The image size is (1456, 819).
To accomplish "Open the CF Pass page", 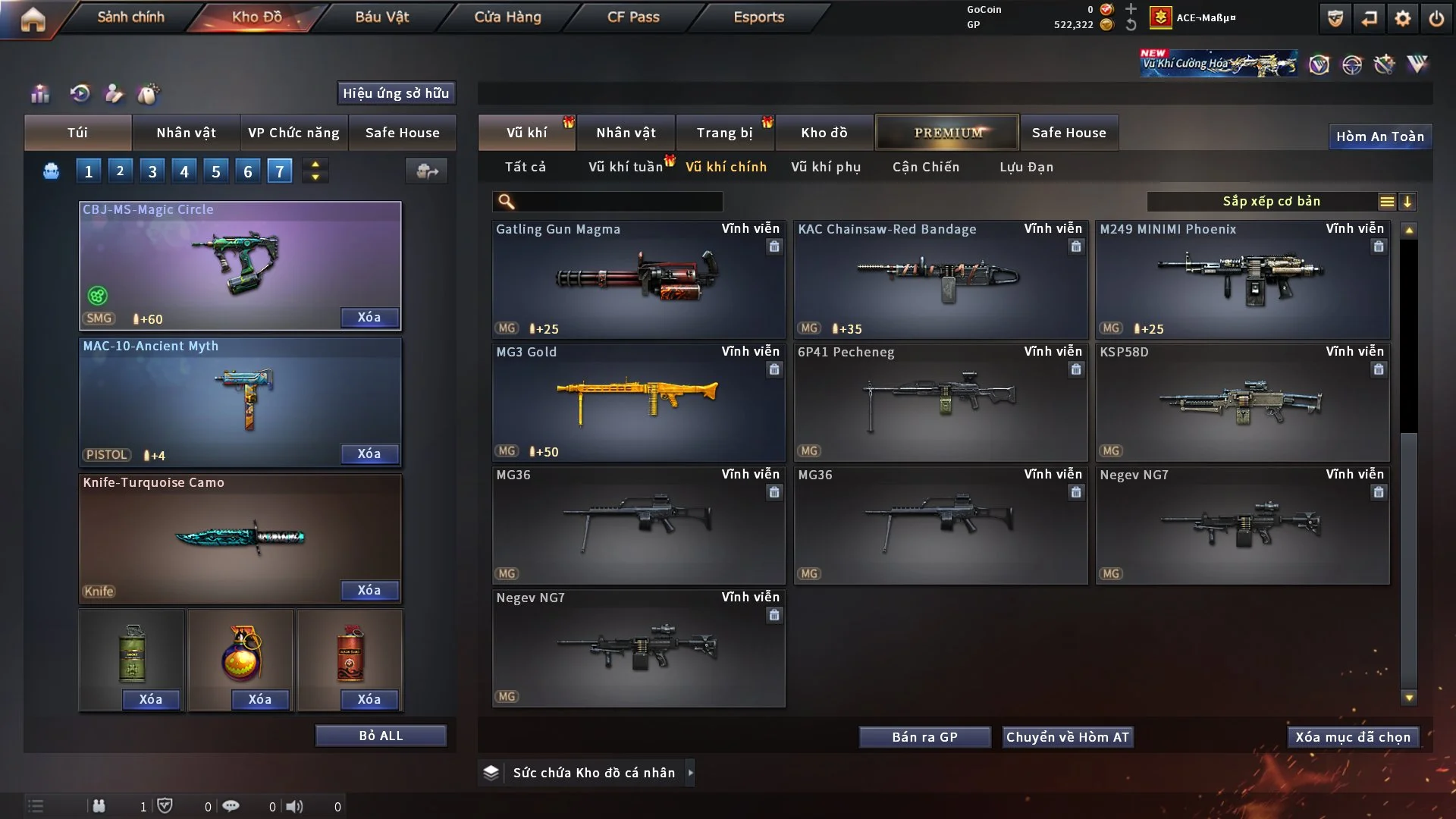I will point(633,17).
